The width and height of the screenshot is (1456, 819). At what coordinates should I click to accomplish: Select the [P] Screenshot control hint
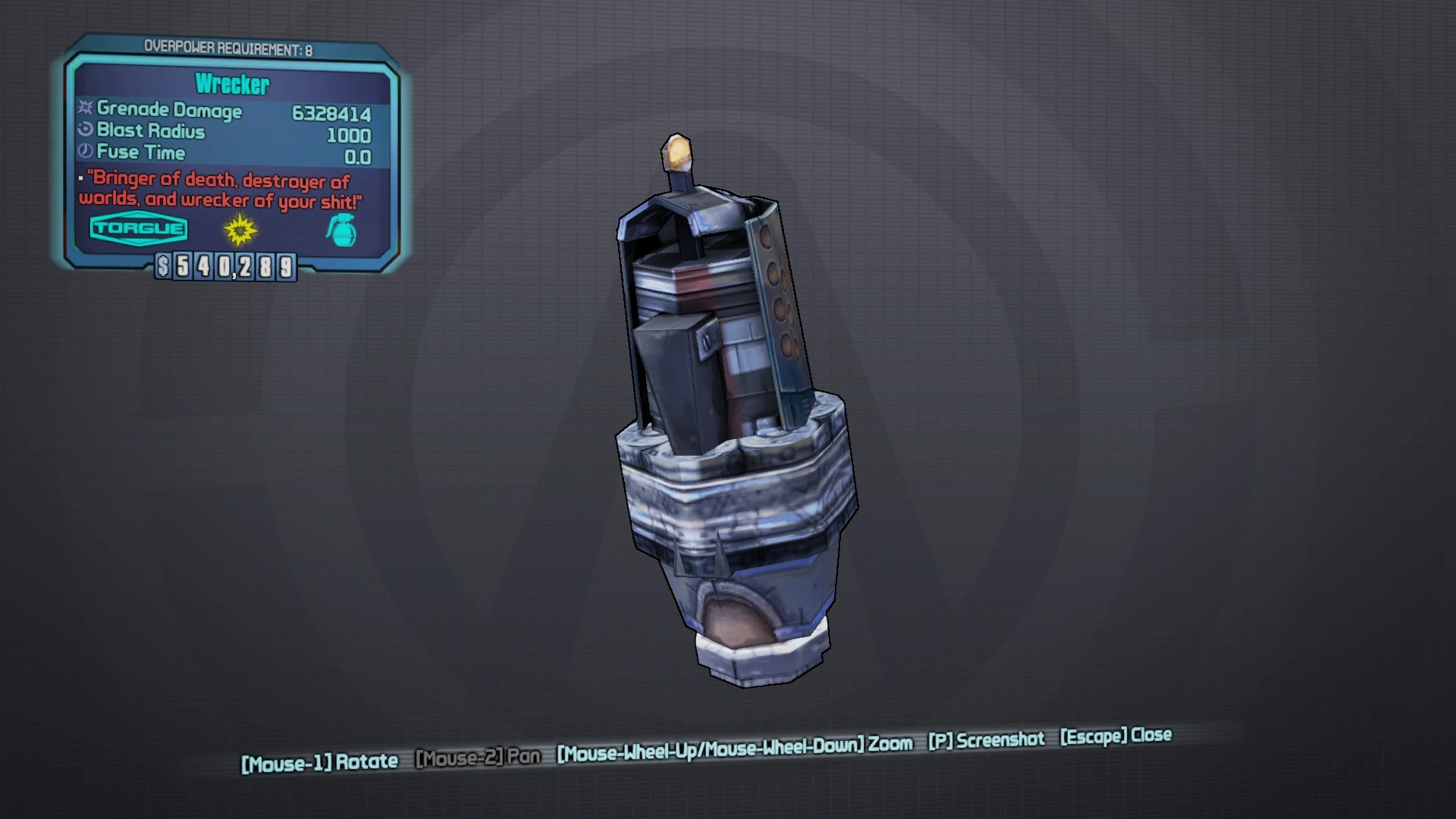987,739
